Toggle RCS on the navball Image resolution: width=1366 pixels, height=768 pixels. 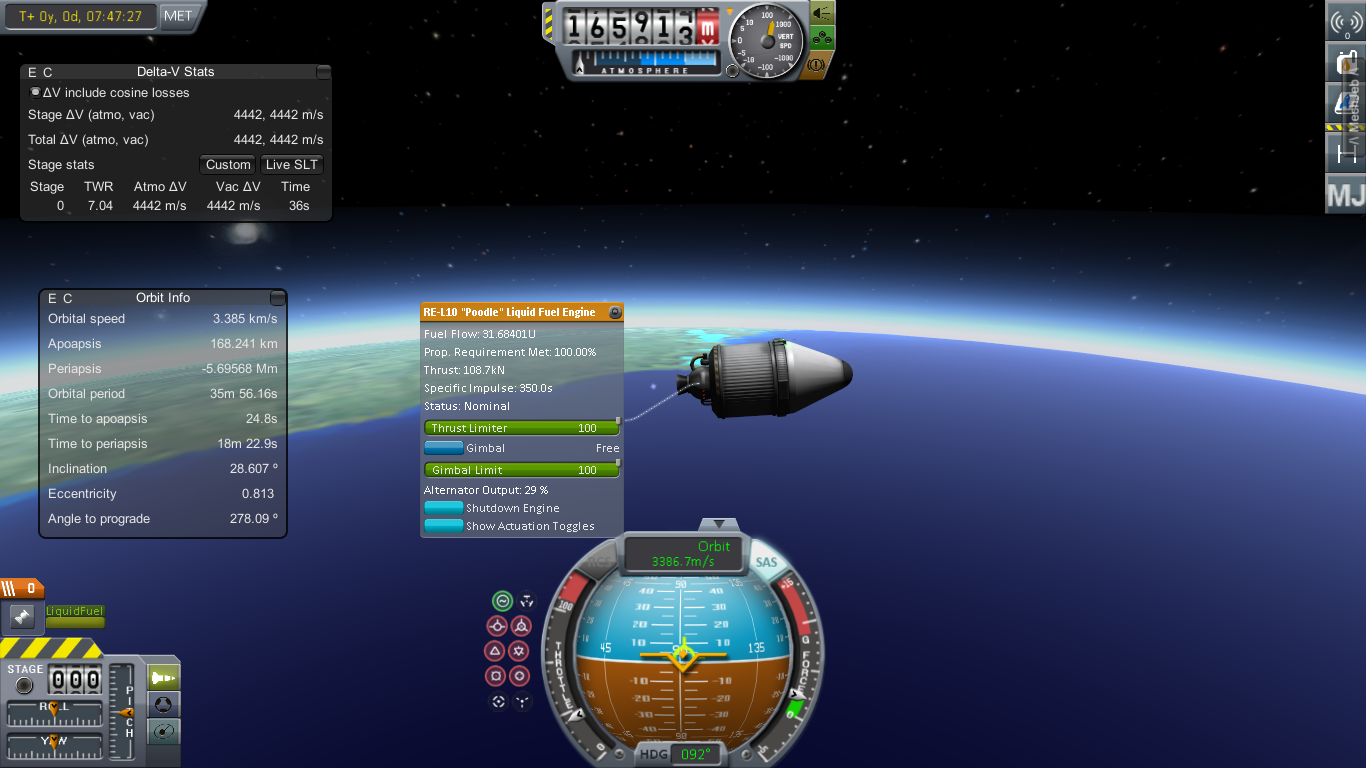(x=600, y=563)
